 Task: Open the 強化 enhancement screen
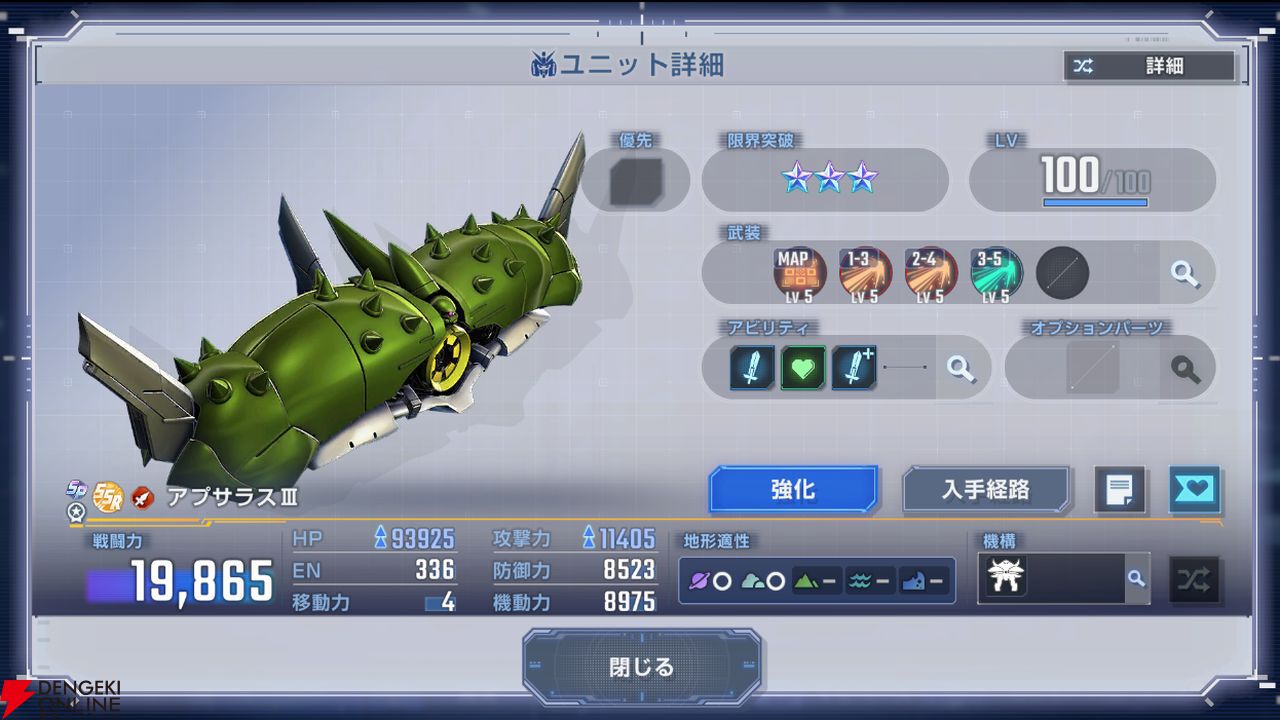tap(793, 490)
